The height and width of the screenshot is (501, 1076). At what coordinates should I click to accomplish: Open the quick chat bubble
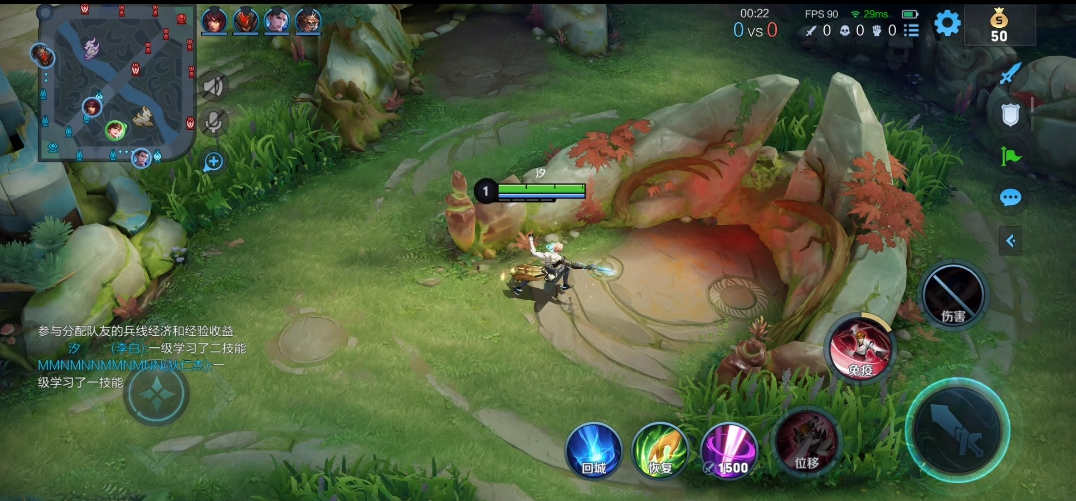[1011, 197]
